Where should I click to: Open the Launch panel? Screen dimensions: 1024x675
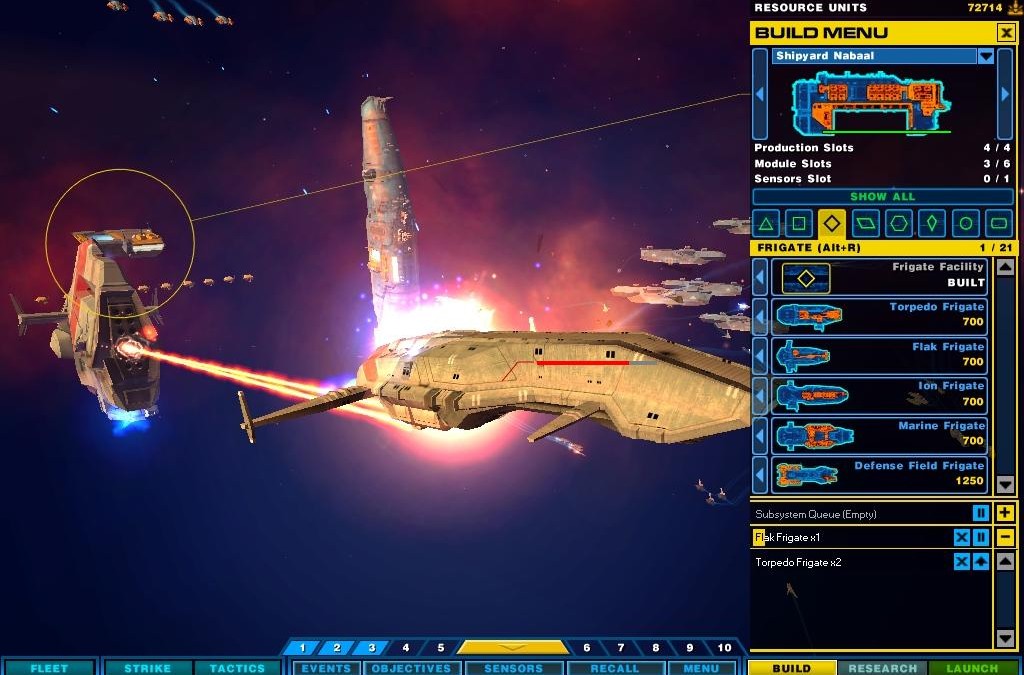coord(972,668)
